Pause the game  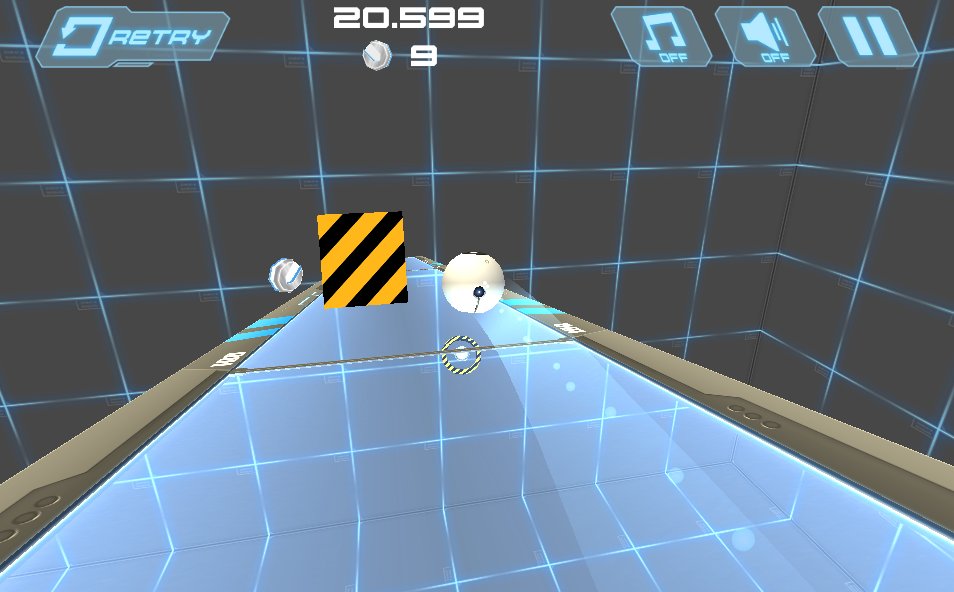pyautogui.click(x=868, y=37)
